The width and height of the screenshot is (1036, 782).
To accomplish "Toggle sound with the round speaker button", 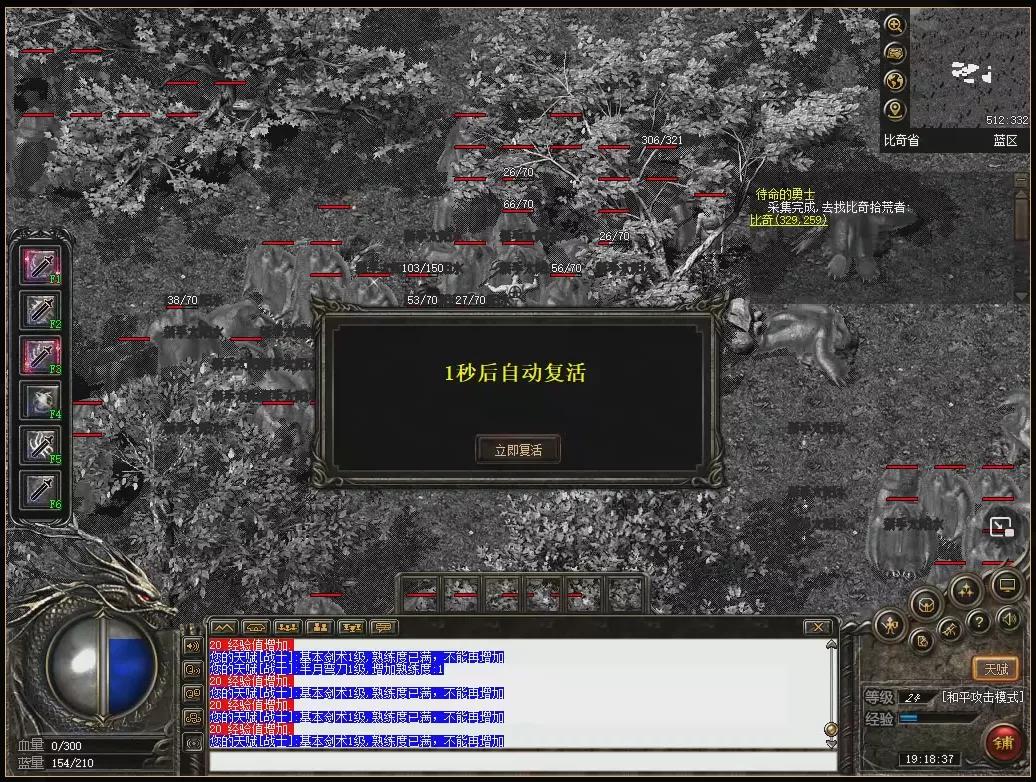I will click(1008, 620).
